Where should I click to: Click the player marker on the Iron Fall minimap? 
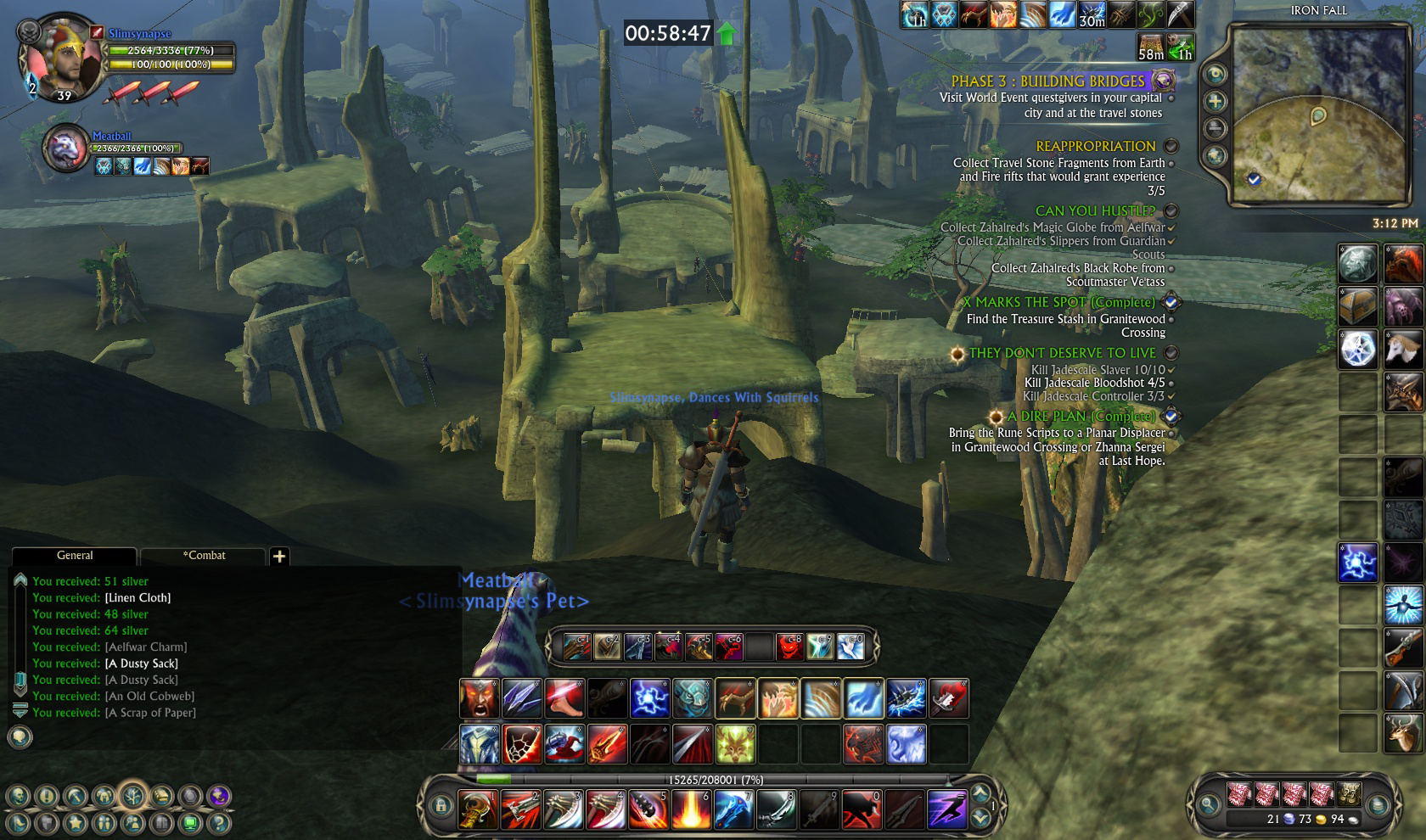pos(1319,115)
